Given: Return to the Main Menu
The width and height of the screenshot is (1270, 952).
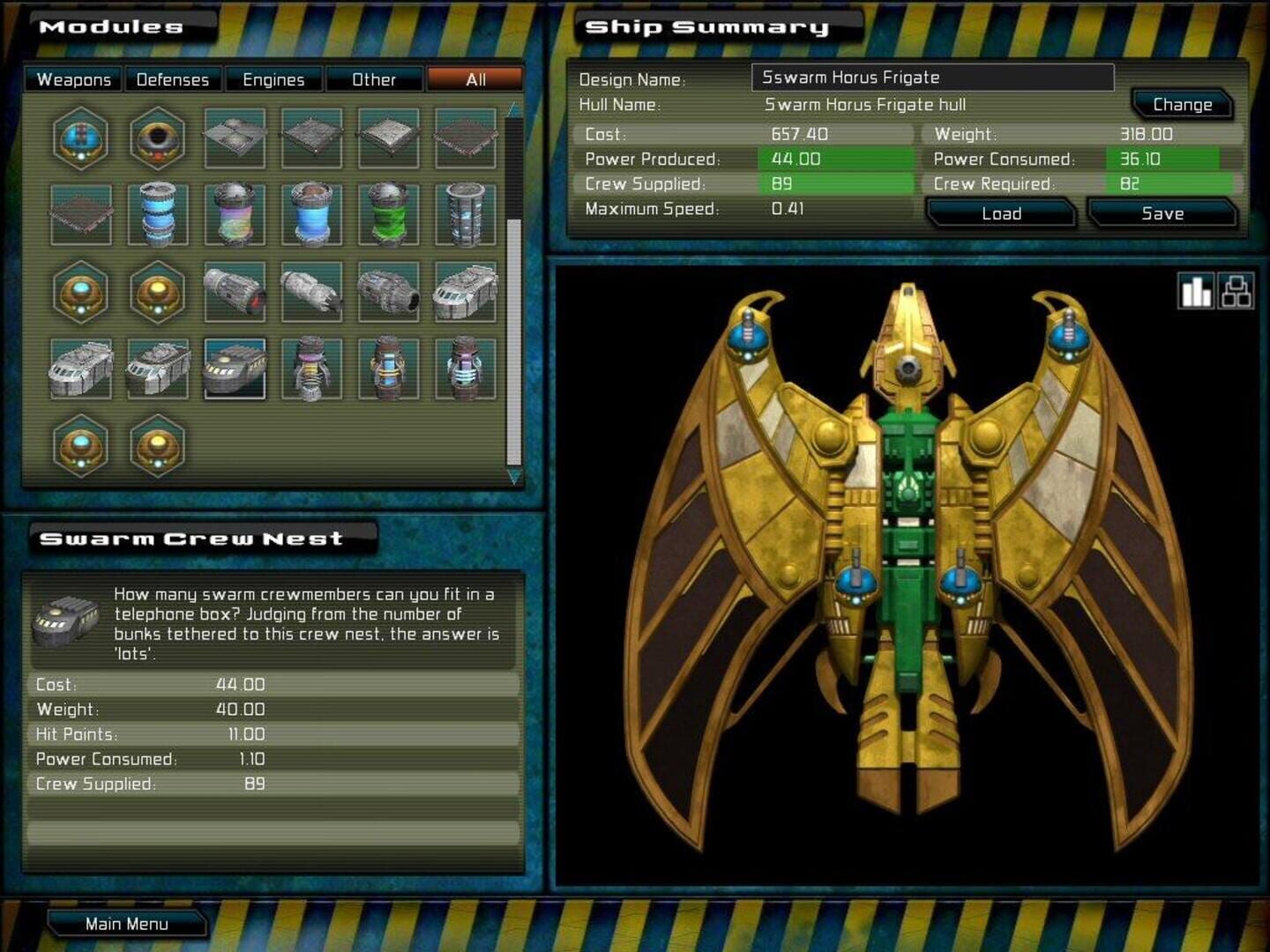Looking at the screenshot, I should click(x=126, y=924).
